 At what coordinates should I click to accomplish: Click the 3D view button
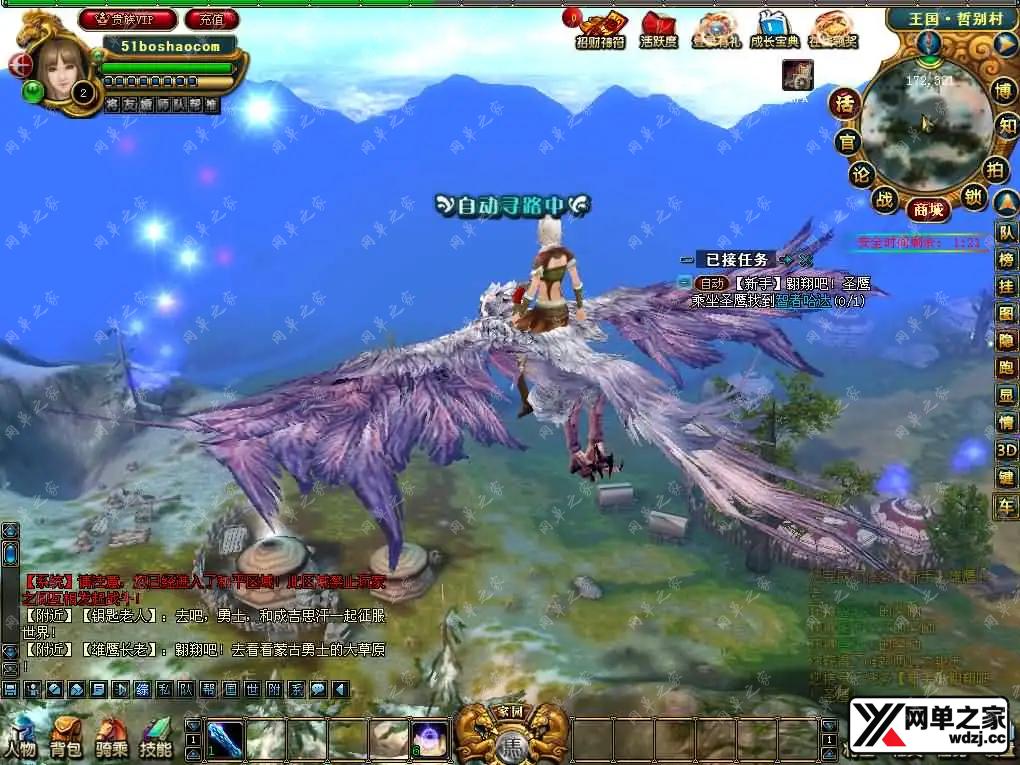click(1005, 451)
